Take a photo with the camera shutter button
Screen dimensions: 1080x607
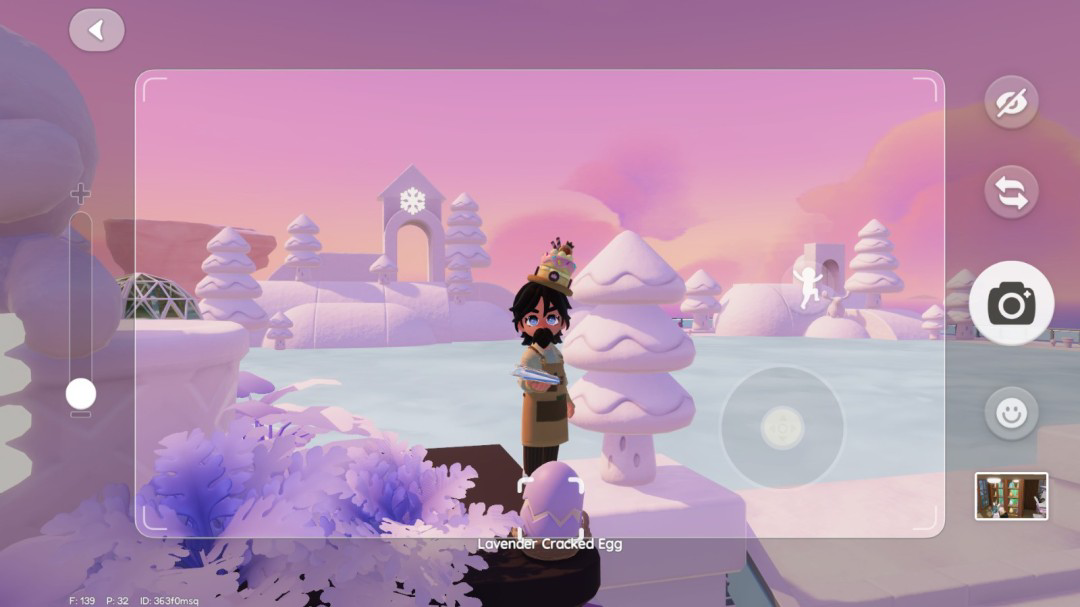coord(1011,303)
